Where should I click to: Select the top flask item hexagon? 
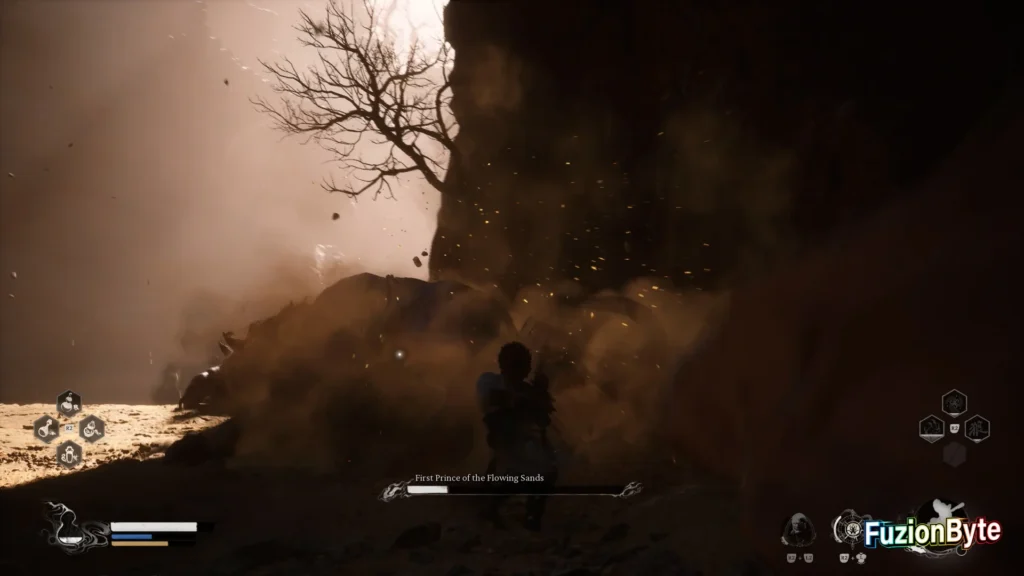[x=69, y=404]
